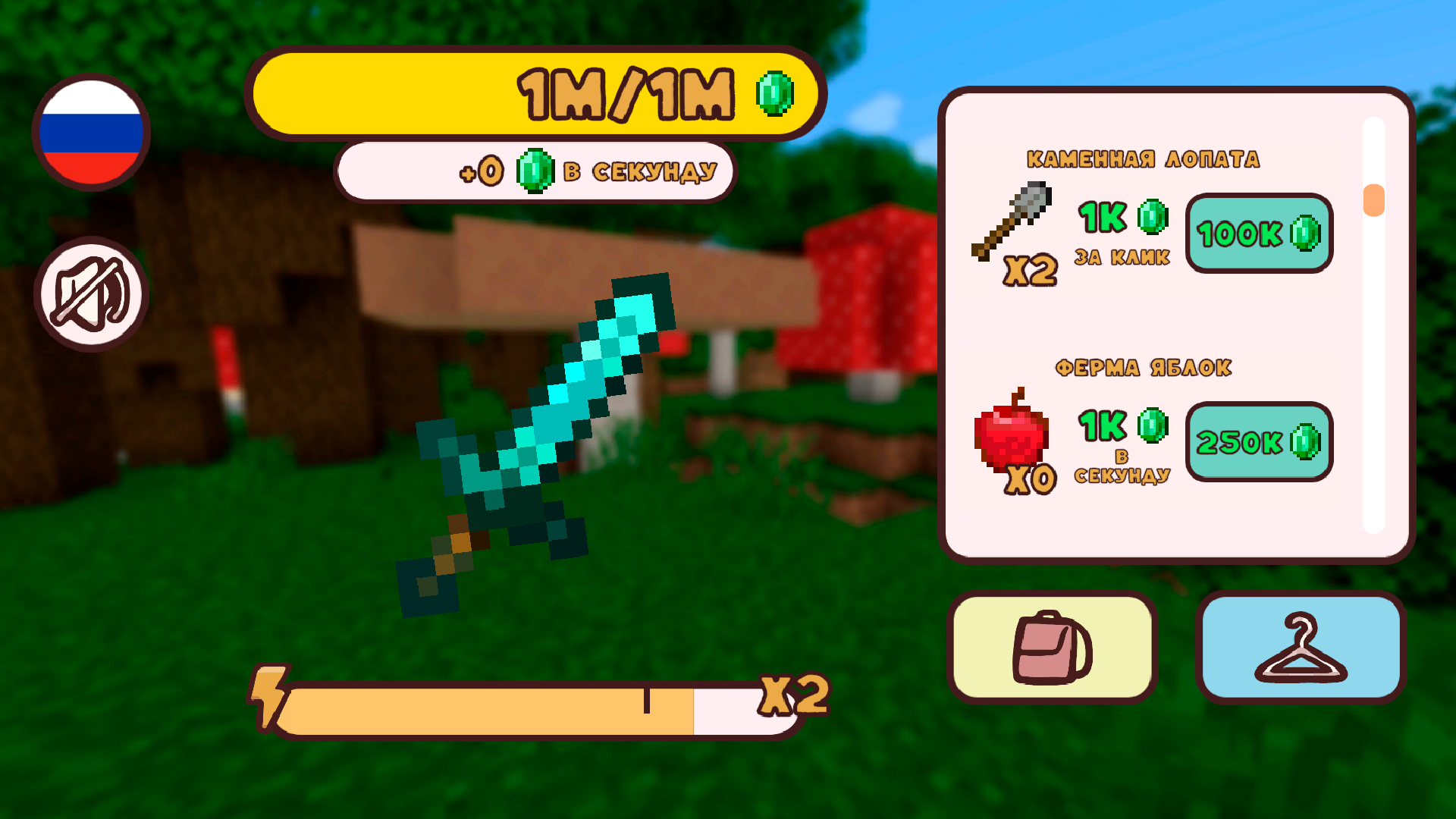Click the emerald icon next to 1M/1M

pyautogui.click(x=775, y=94)
